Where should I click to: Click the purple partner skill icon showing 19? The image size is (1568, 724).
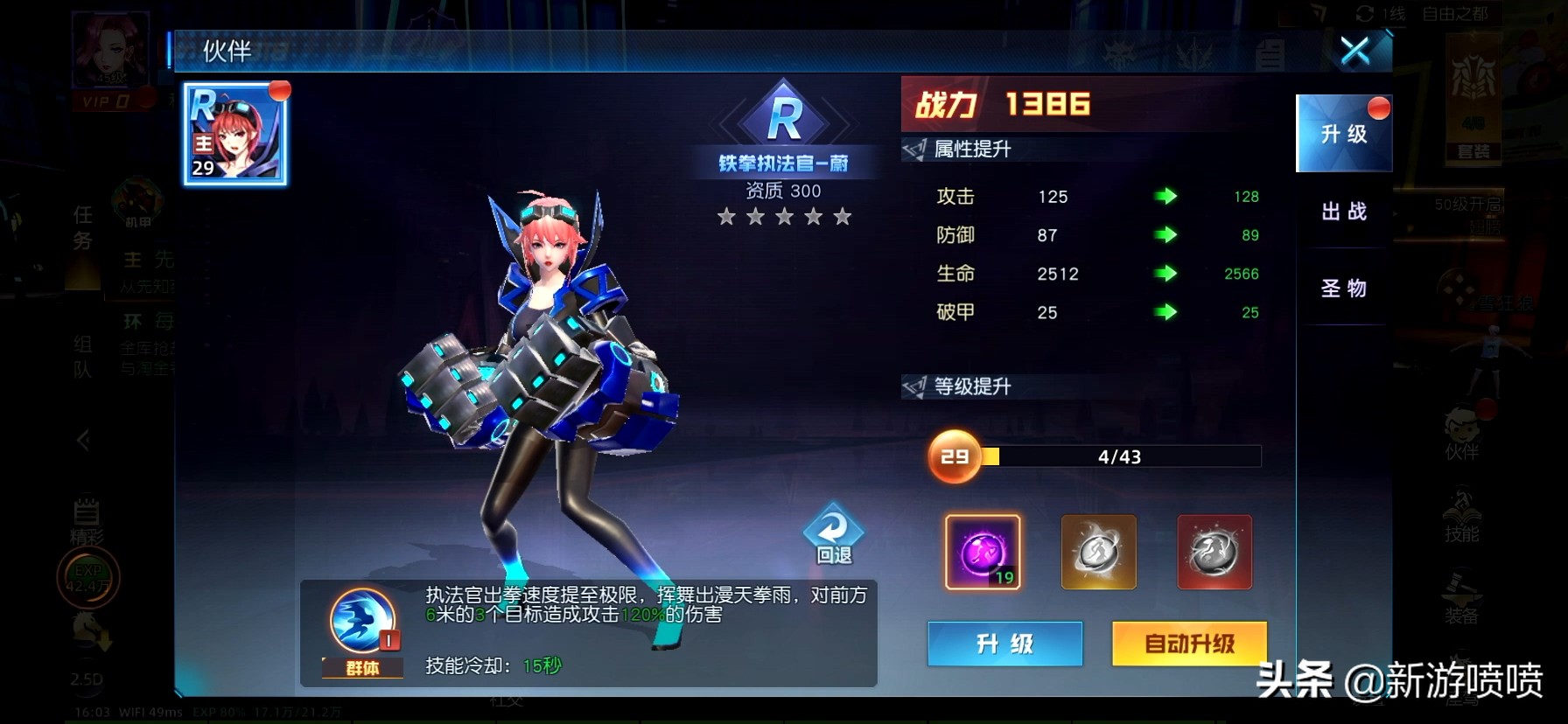click(x=981, y=553)
